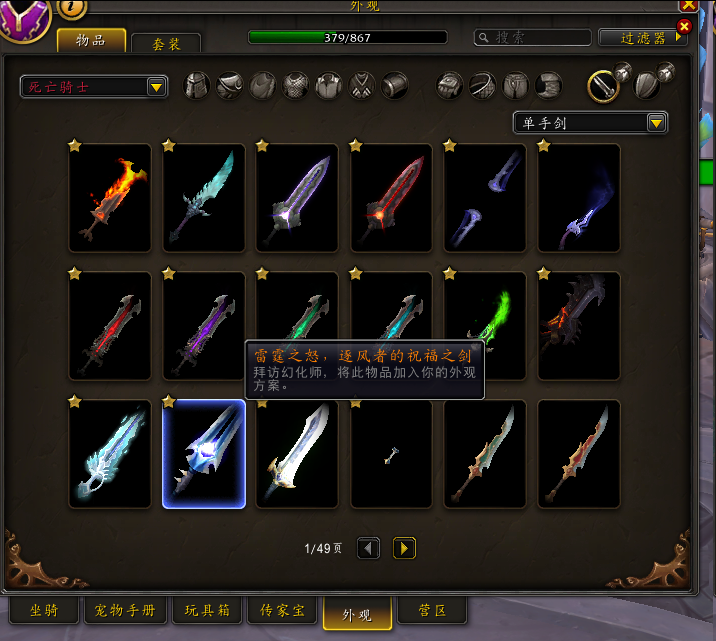Go to the previous appearance page

(x=368, y=548)
